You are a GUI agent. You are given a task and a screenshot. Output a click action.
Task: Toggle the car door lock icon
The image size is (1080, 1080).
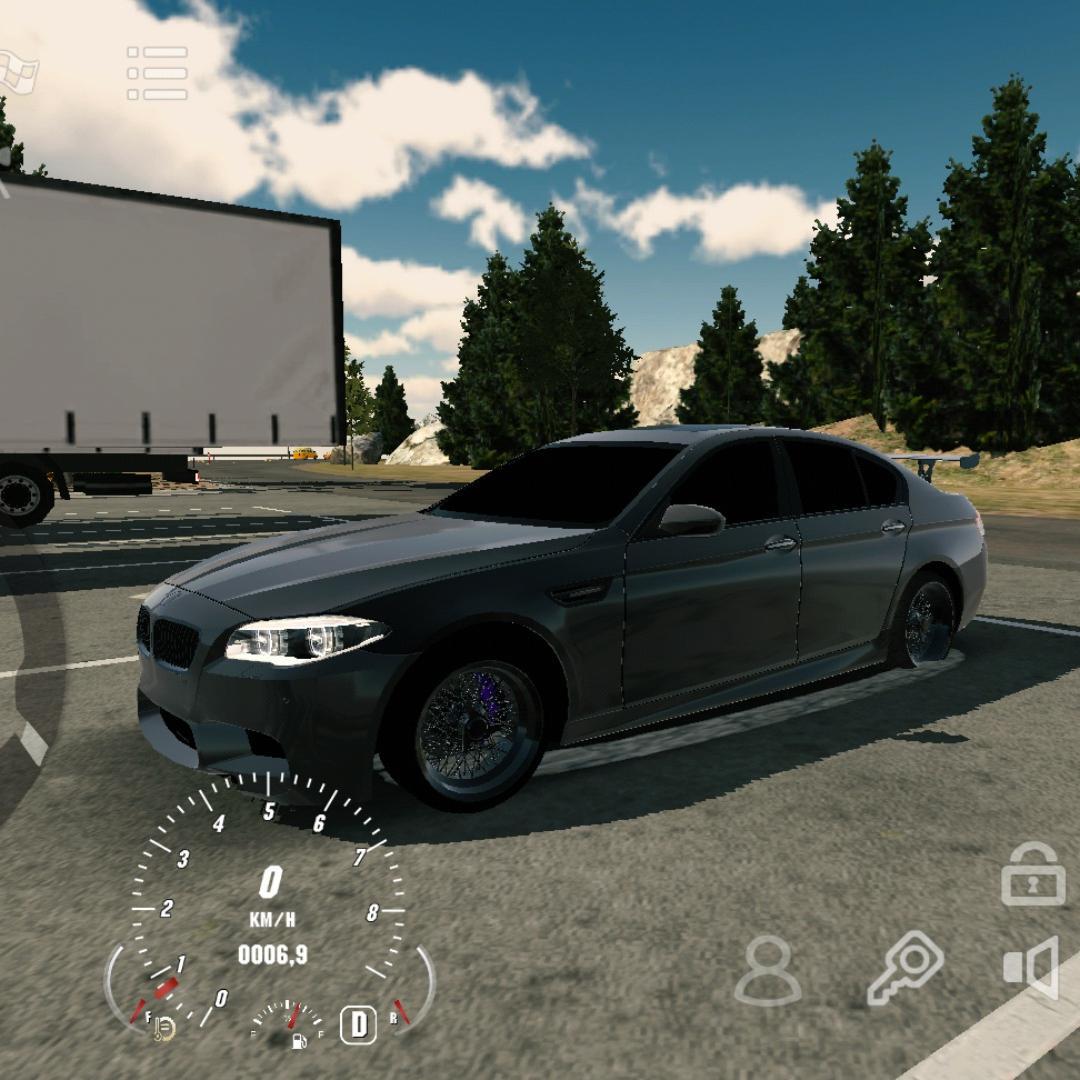click(x=1033, y=875)
